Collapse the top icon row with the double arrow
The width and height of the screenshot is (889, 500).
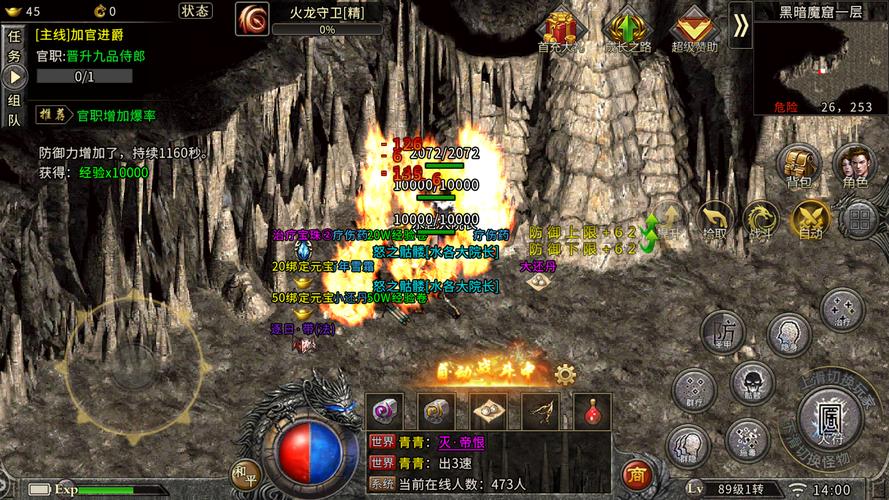pyautogui.click(x=740, y=25)
